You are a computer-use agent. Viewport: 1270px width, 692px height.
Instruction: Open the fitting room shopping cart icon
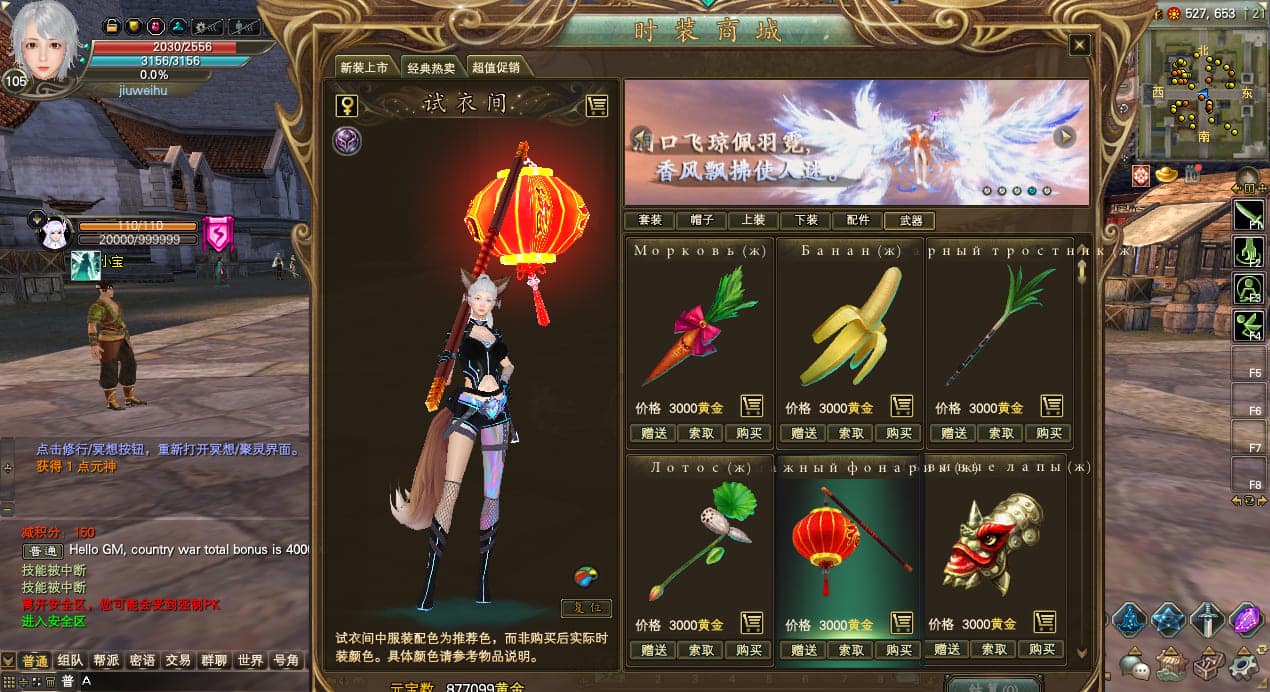tap(597, 105)
